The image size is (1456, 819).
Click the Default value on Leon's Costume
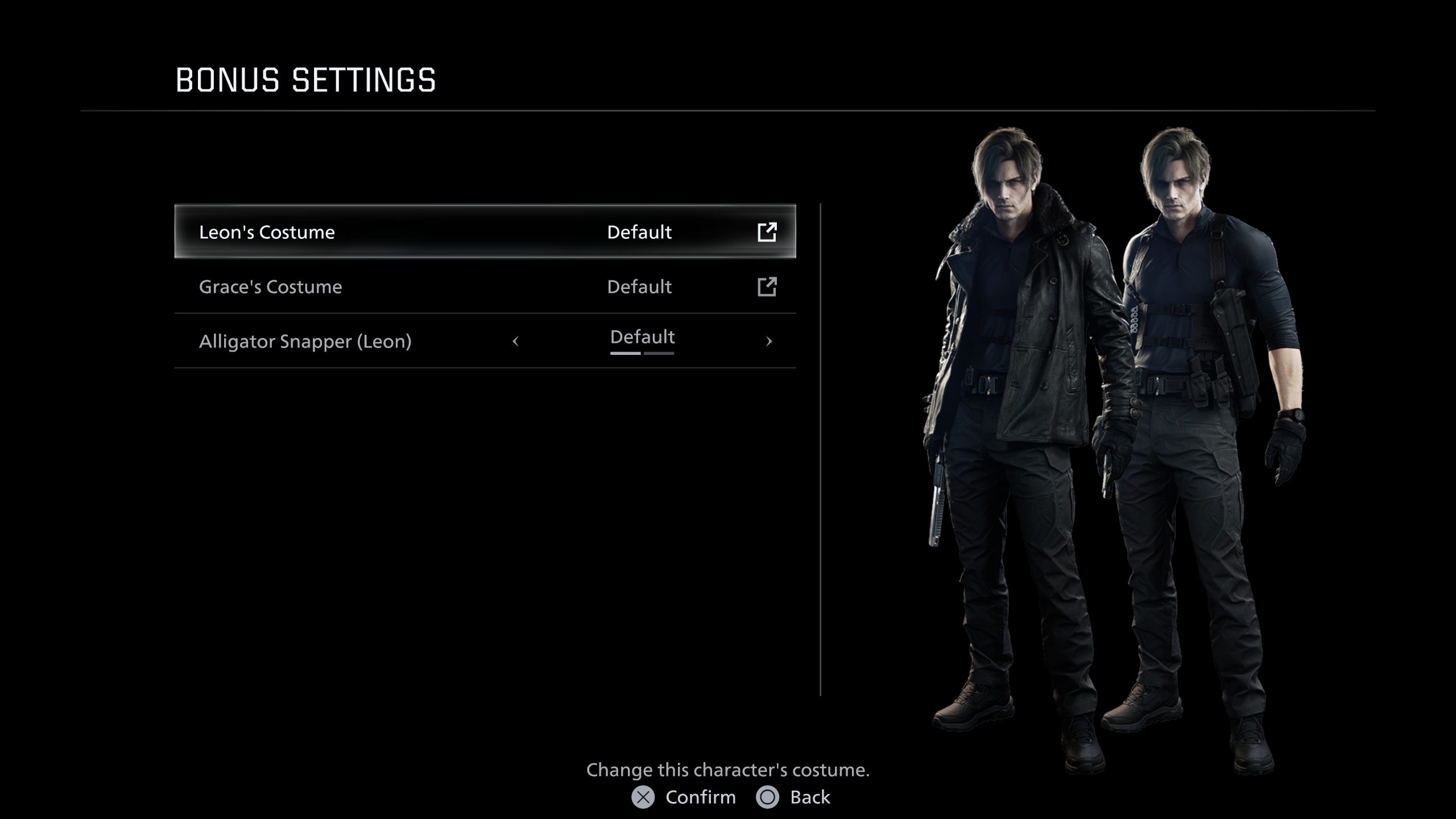(x=639, y=232)
